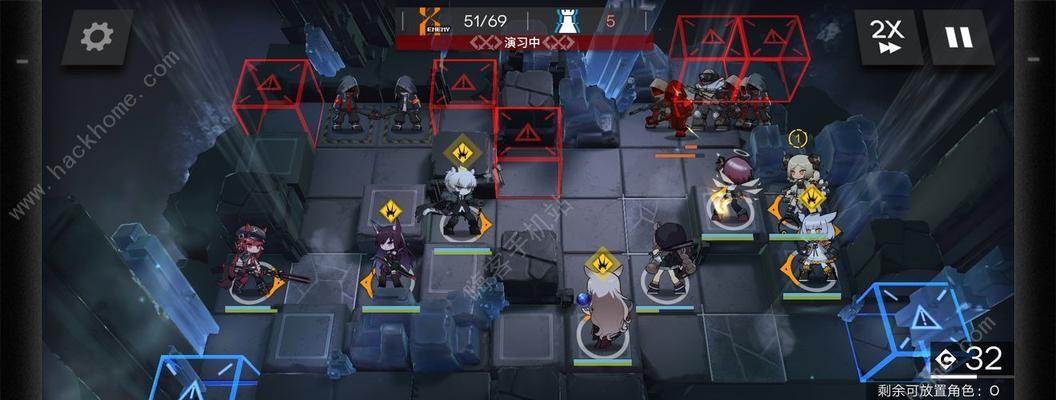Image resolution: width=1056 pixels, height=400 pixels.
Task: Tap skill-ready icon above silver-haired operator in black
Action: [x=464, y=153]
